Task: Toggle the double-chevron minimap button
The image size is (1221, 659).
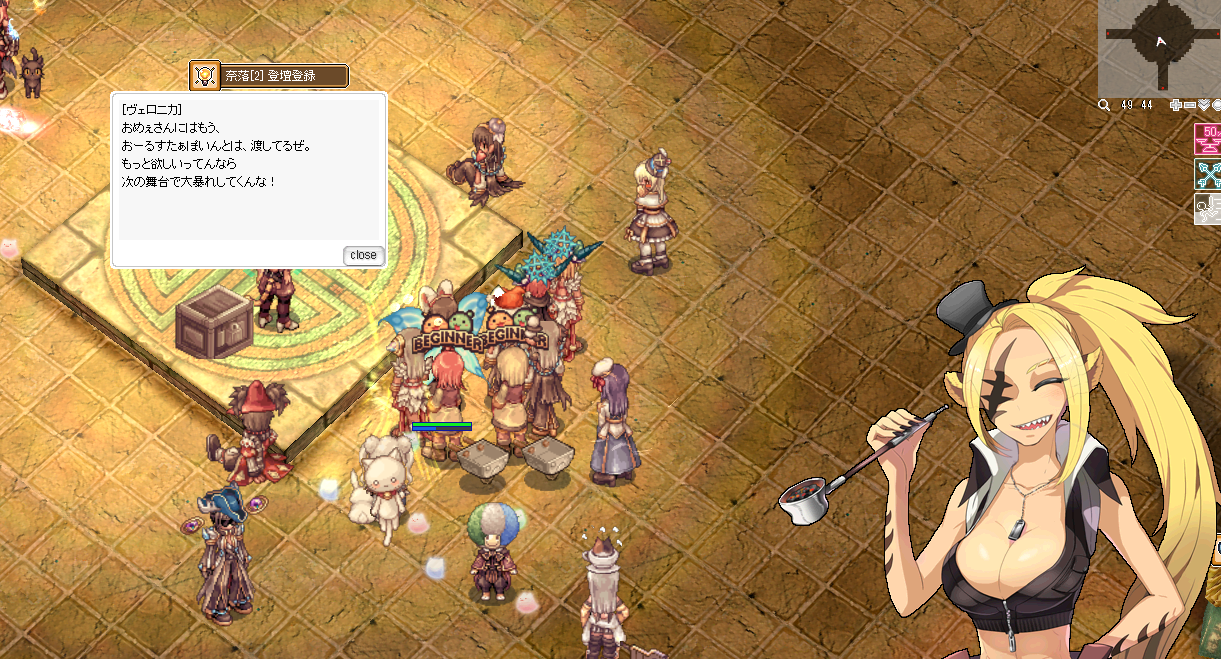Action: 1204,105
